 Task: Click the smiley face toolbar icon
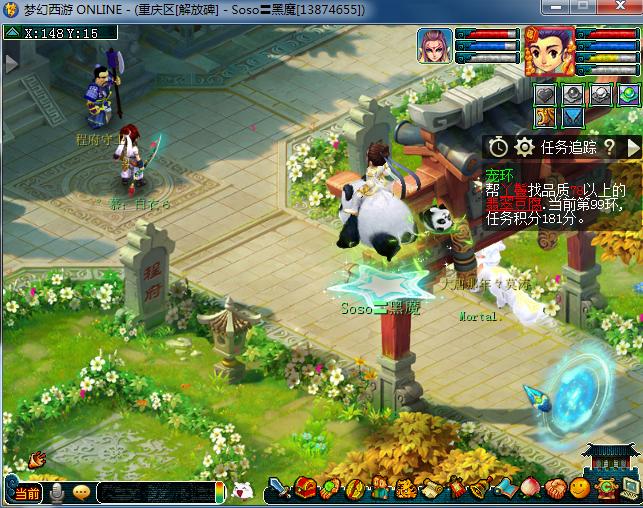tap(579, 490)
